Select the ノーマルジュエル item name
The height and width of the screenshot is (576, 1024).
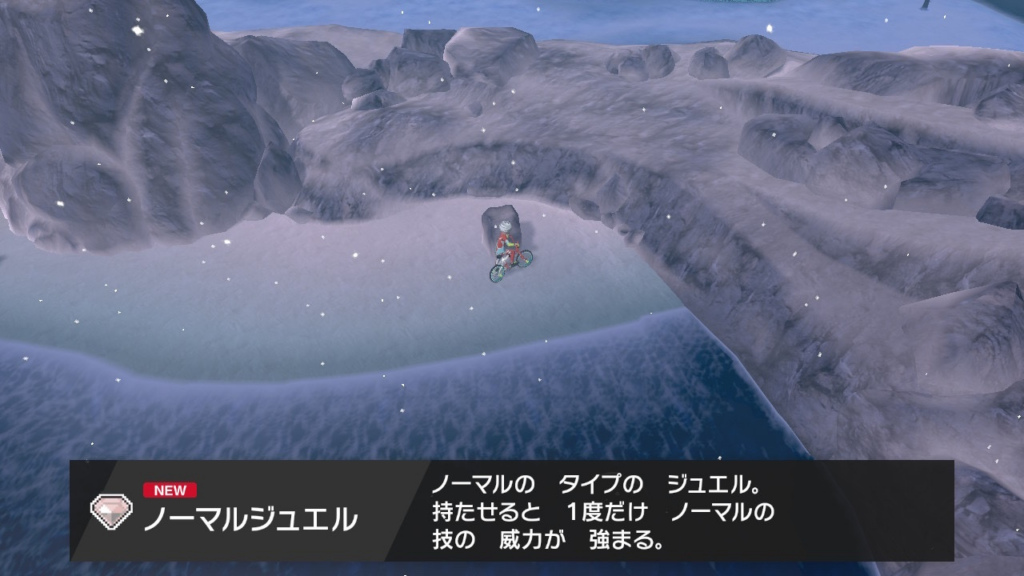click(x=250, y=519)
